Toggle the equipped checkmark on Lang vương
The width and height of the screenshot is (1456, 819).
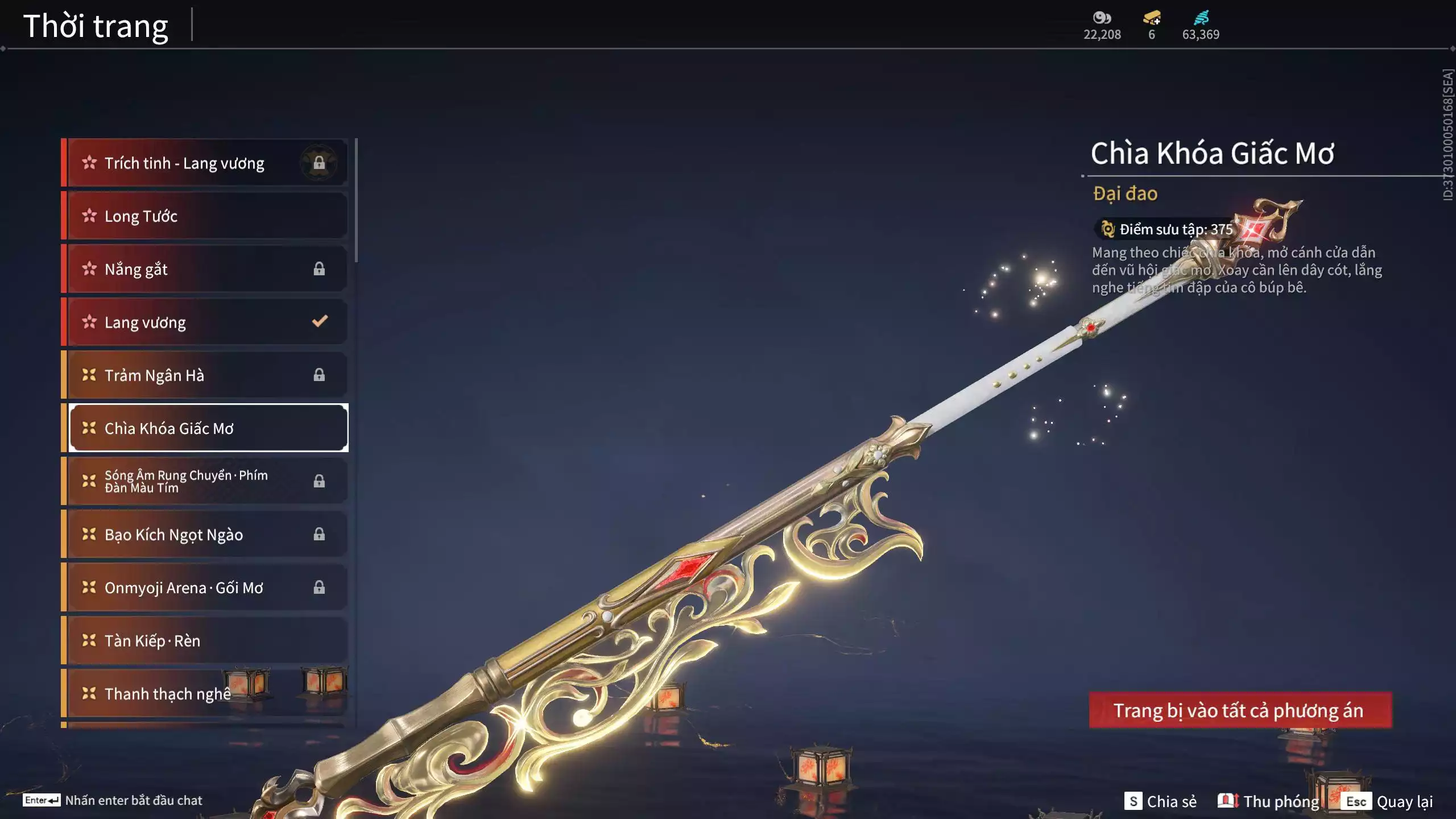point(319,321)
